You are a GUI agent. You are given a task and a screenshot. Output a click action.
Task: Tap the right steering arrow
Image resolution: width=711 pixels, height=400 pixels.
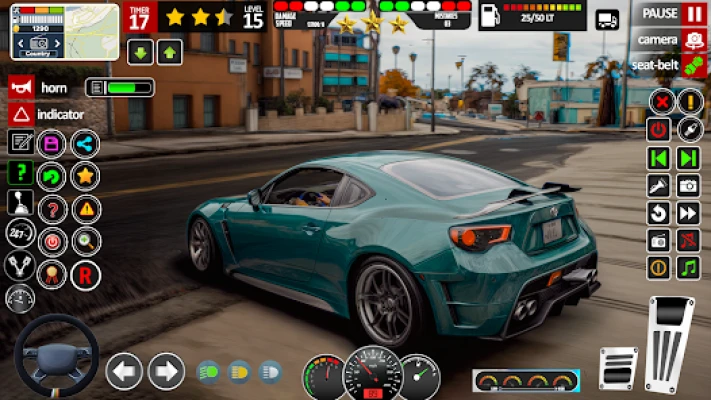click(x=166, y=371)
